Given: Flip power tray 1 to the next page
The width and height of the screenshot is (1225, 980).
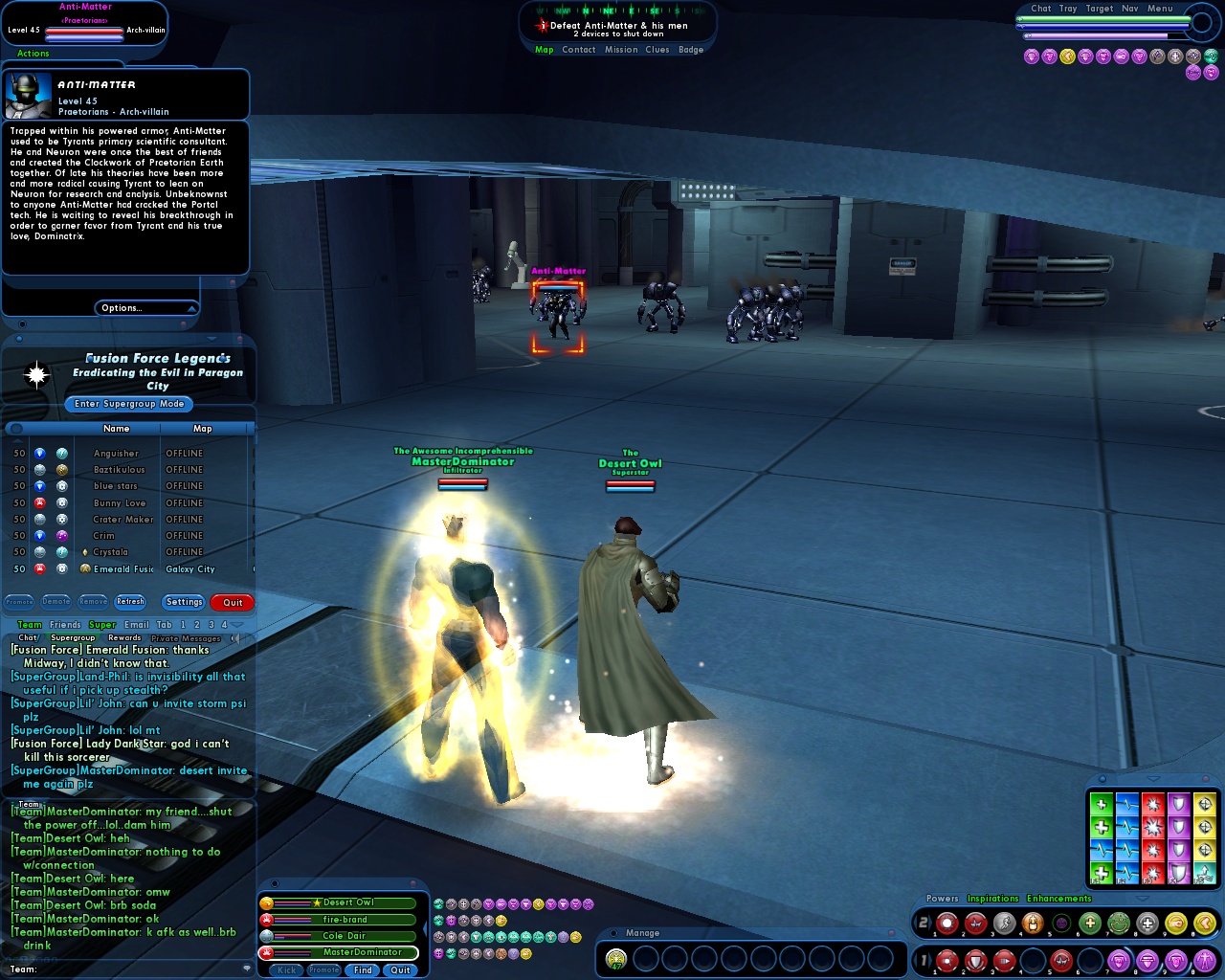Looking at the screenshot, I should 930,960.
